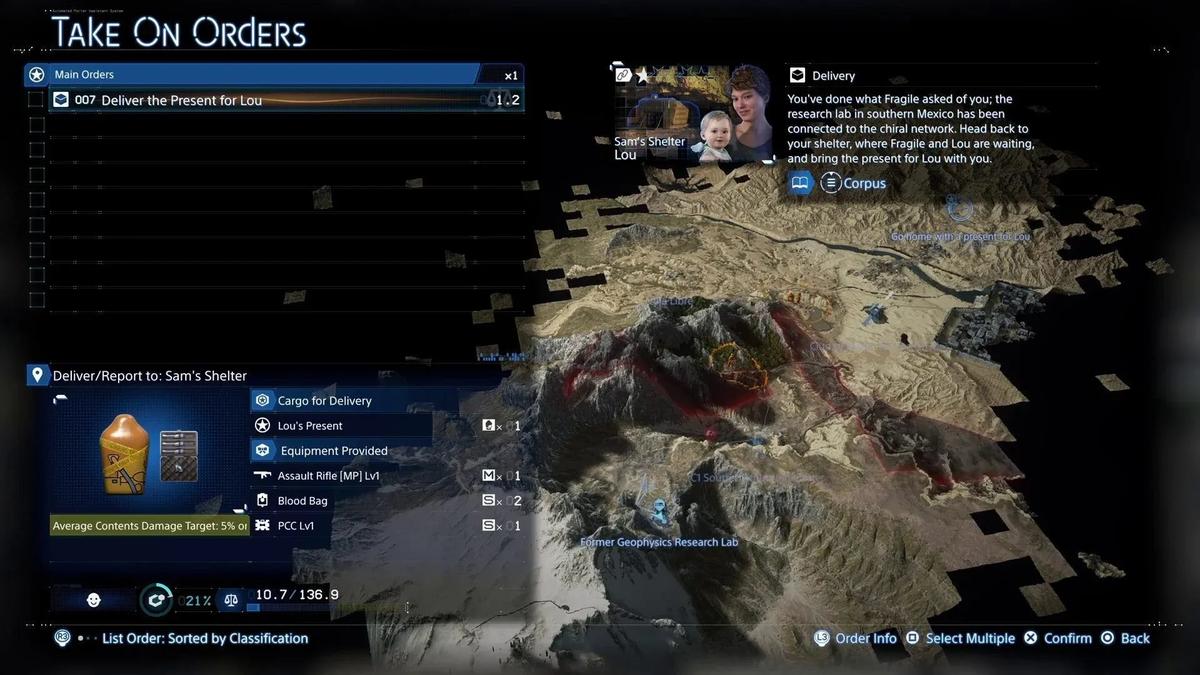This screenshot has height=675, width=1200.
Task: Tick the checkbox beside order 007
Action: (x=36, y=100)
